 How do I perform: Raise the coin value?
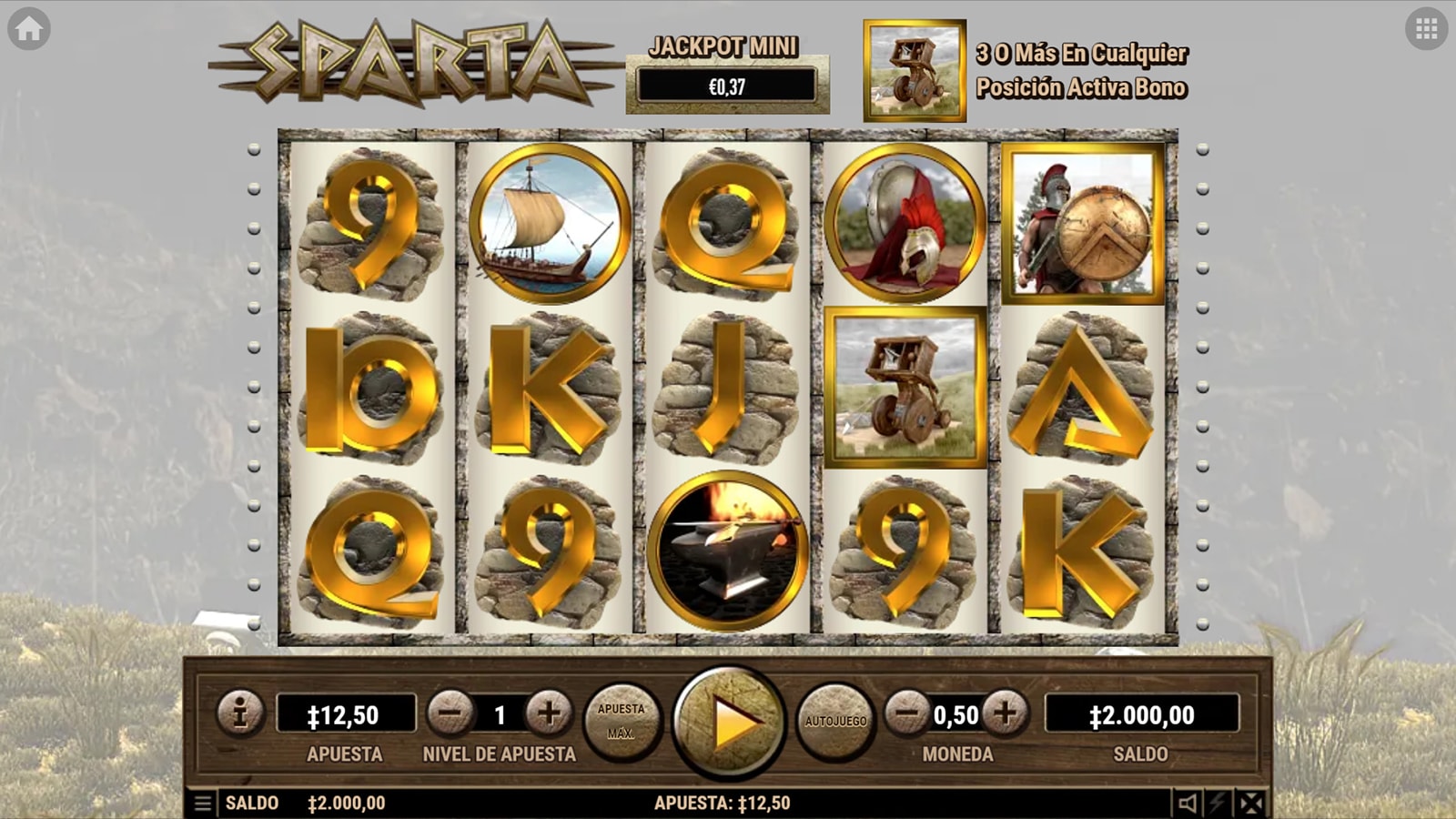pyautogui.click(x=1006, y=713)
